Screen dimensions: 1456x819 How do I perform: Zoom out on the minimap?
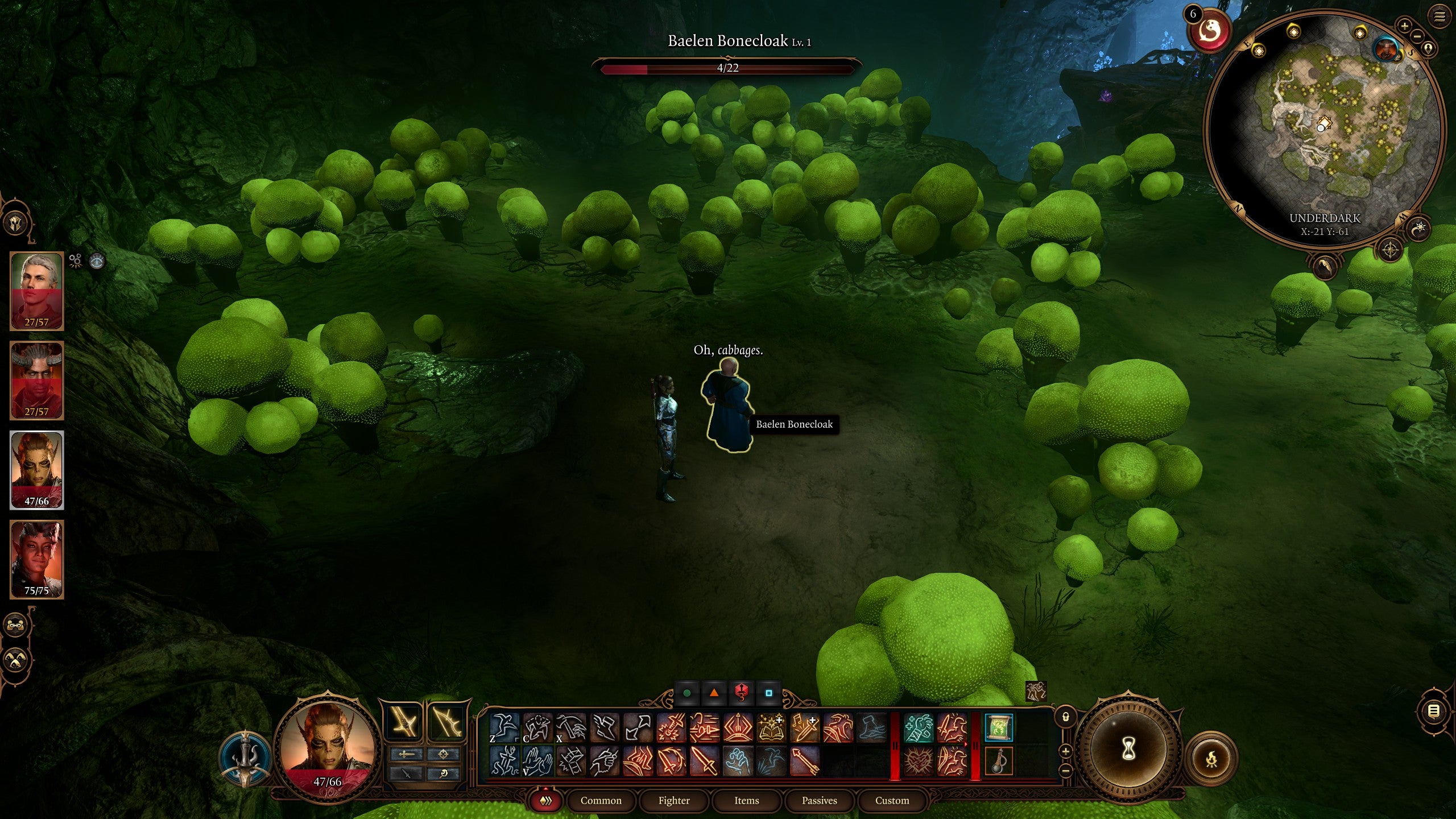pyautogui.click(x=1417, y=36)
